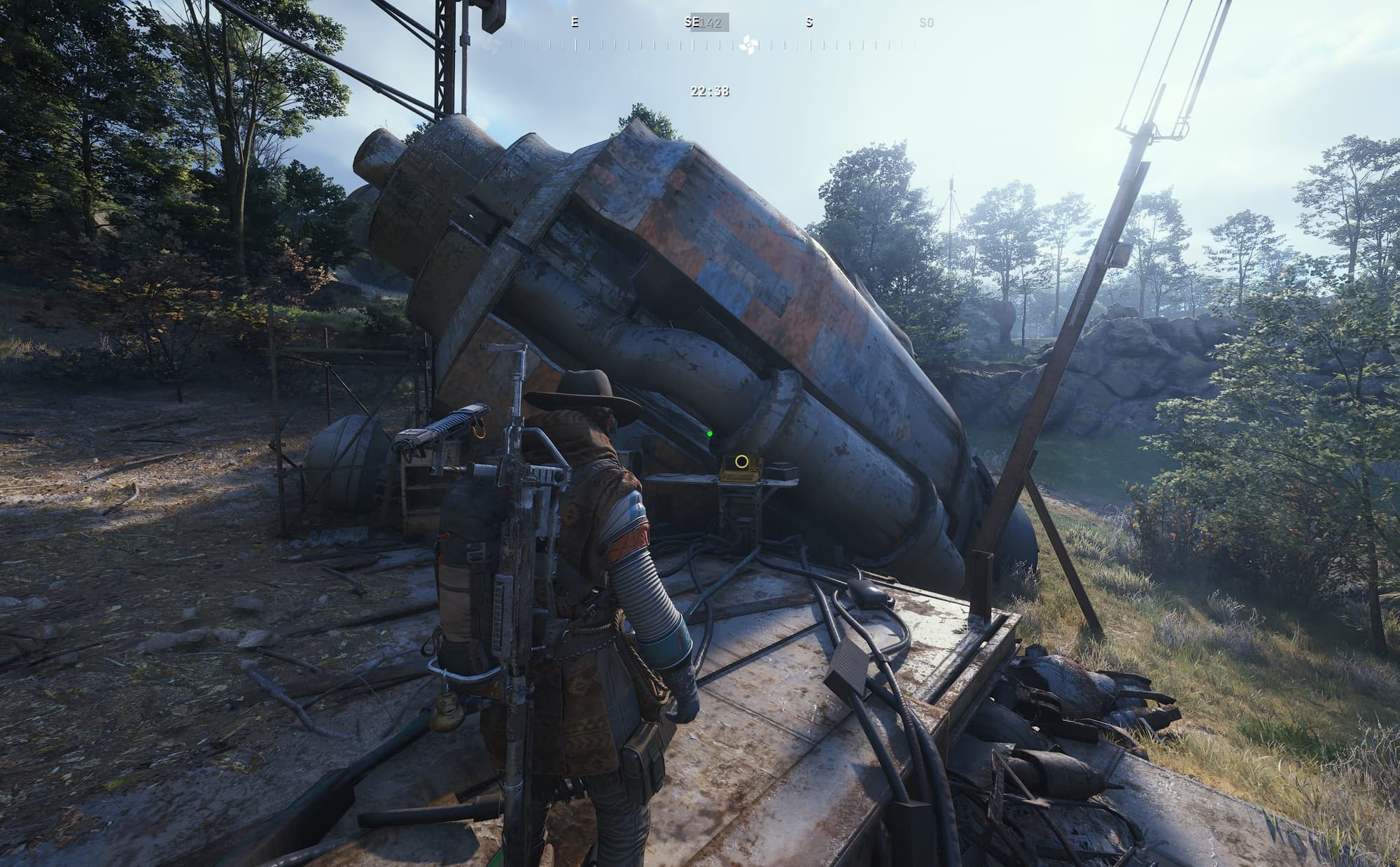Click the SE heading on the compass
1400x867 pixels.
pyautogui.click(x=692, y=22)
